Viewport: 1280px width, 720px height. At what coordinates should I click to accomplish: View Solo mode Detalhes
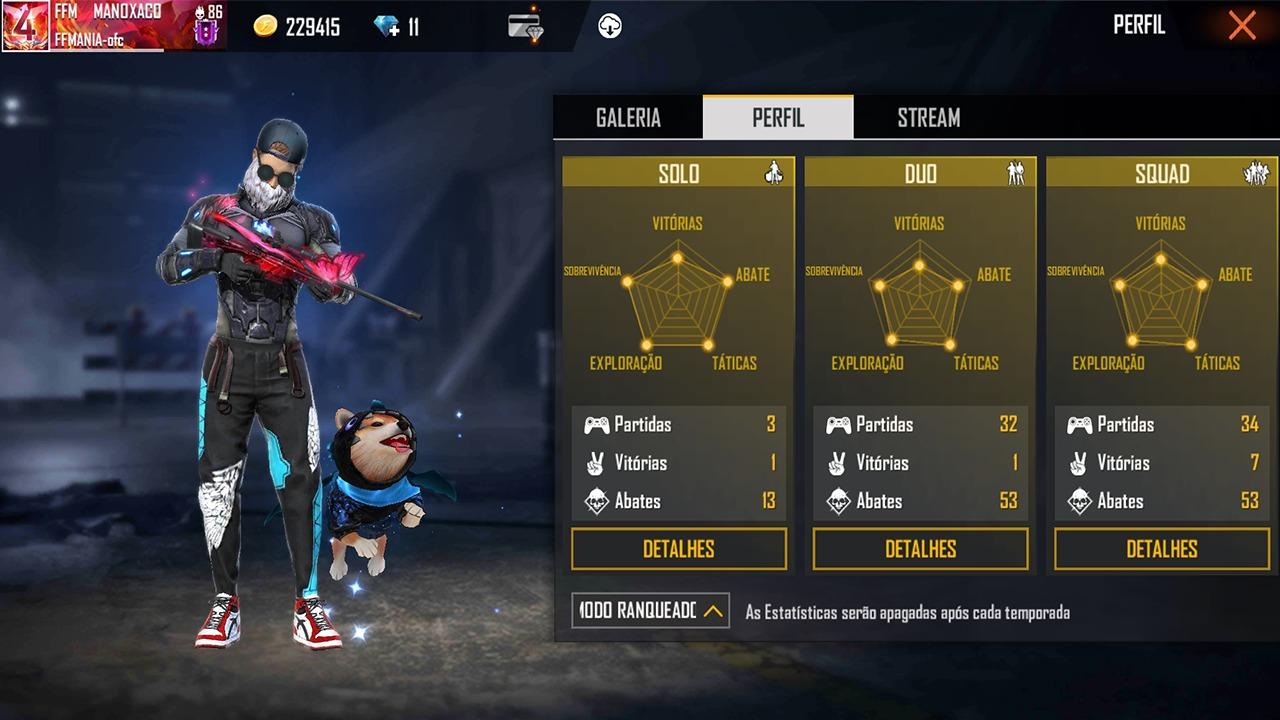pyautogui.click(x=678, y=549)
